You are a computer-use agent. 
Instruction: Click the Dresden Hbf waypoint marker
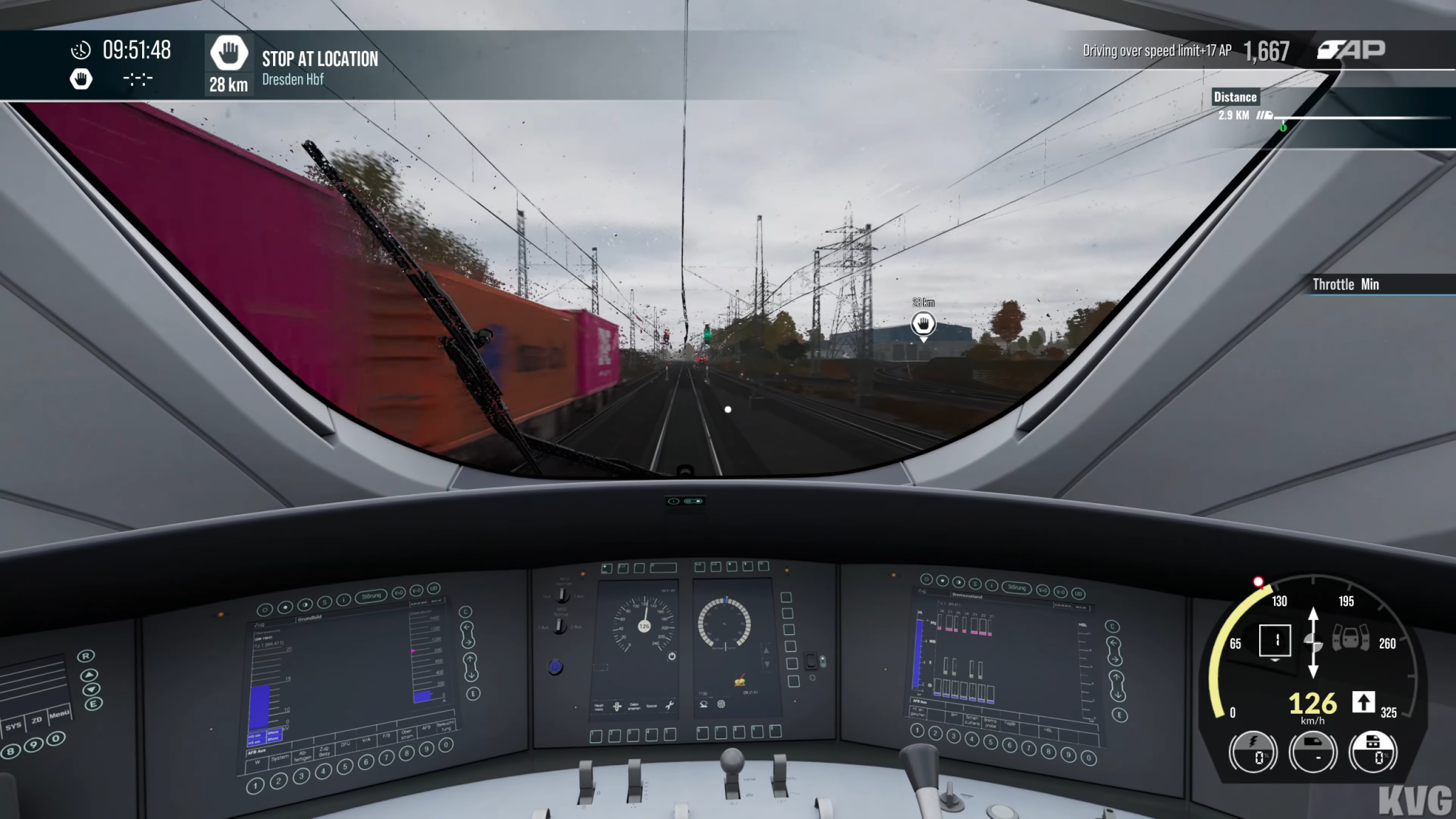[923, 324]
